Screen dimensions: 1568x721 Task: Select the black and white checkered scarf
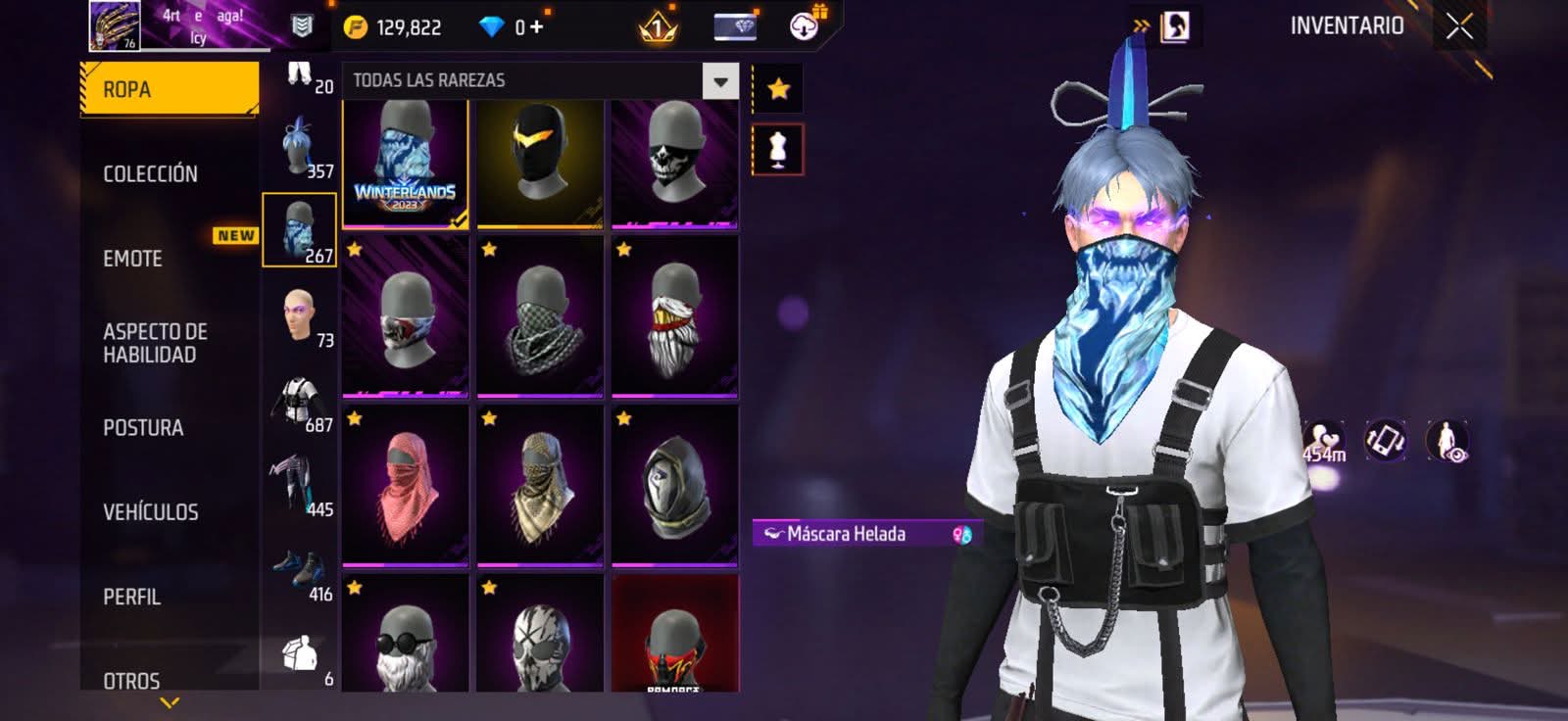(540, 317)
